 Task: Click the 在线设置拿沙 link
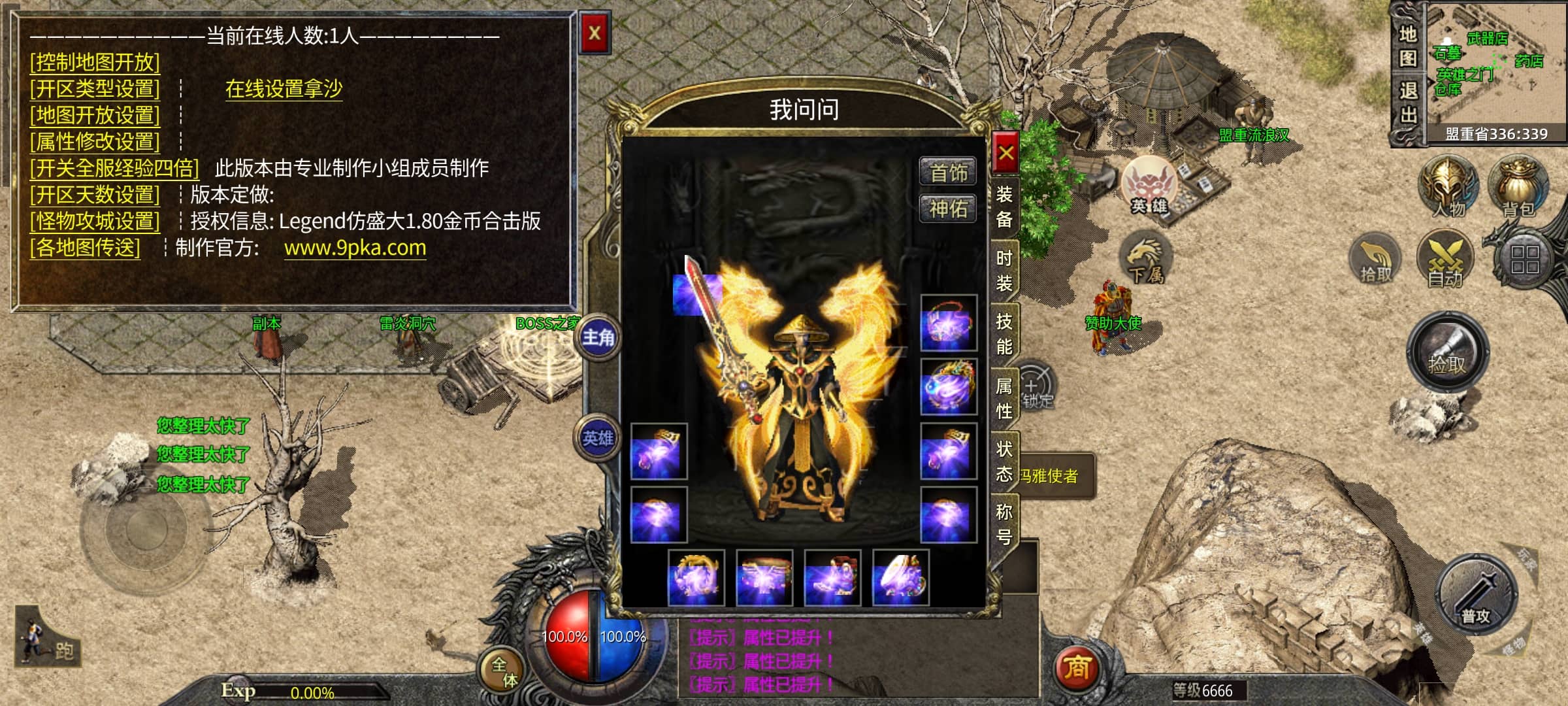[284, 88]
